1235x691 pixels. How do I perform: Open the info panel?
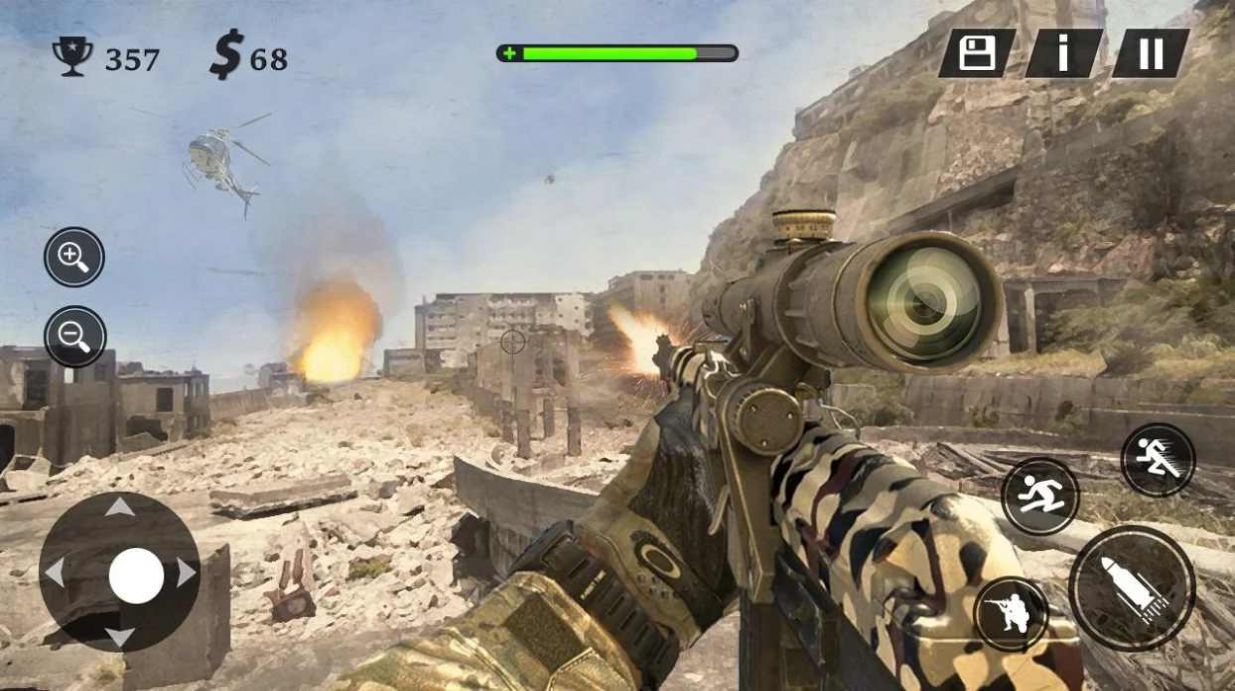pos(1063,53)
